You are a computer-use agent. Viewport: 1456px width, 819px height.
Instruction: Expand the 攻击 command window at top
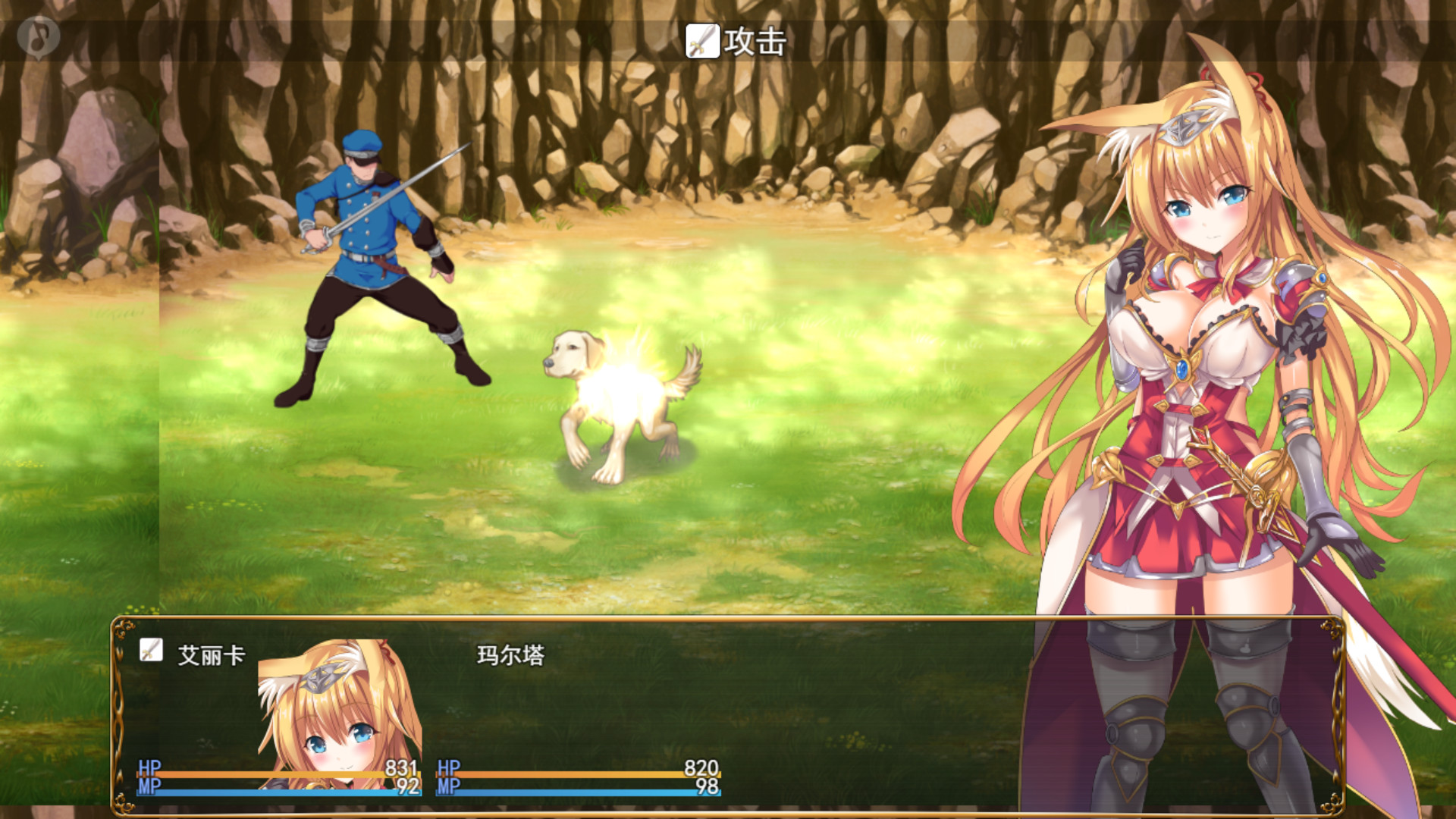click(728, 44)
